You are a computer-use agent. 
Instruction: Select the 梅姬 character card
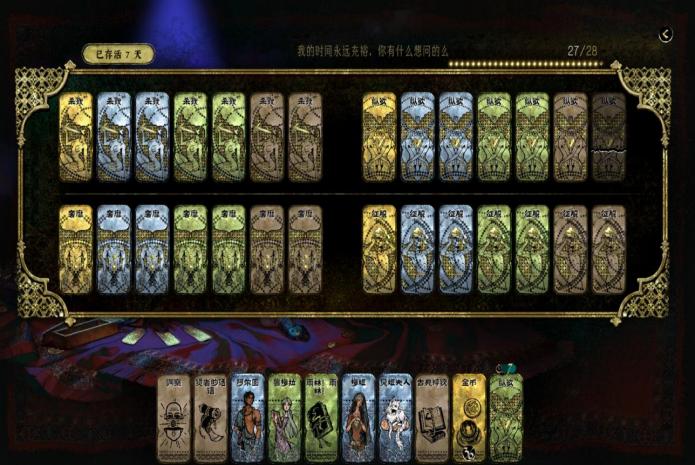358,418
